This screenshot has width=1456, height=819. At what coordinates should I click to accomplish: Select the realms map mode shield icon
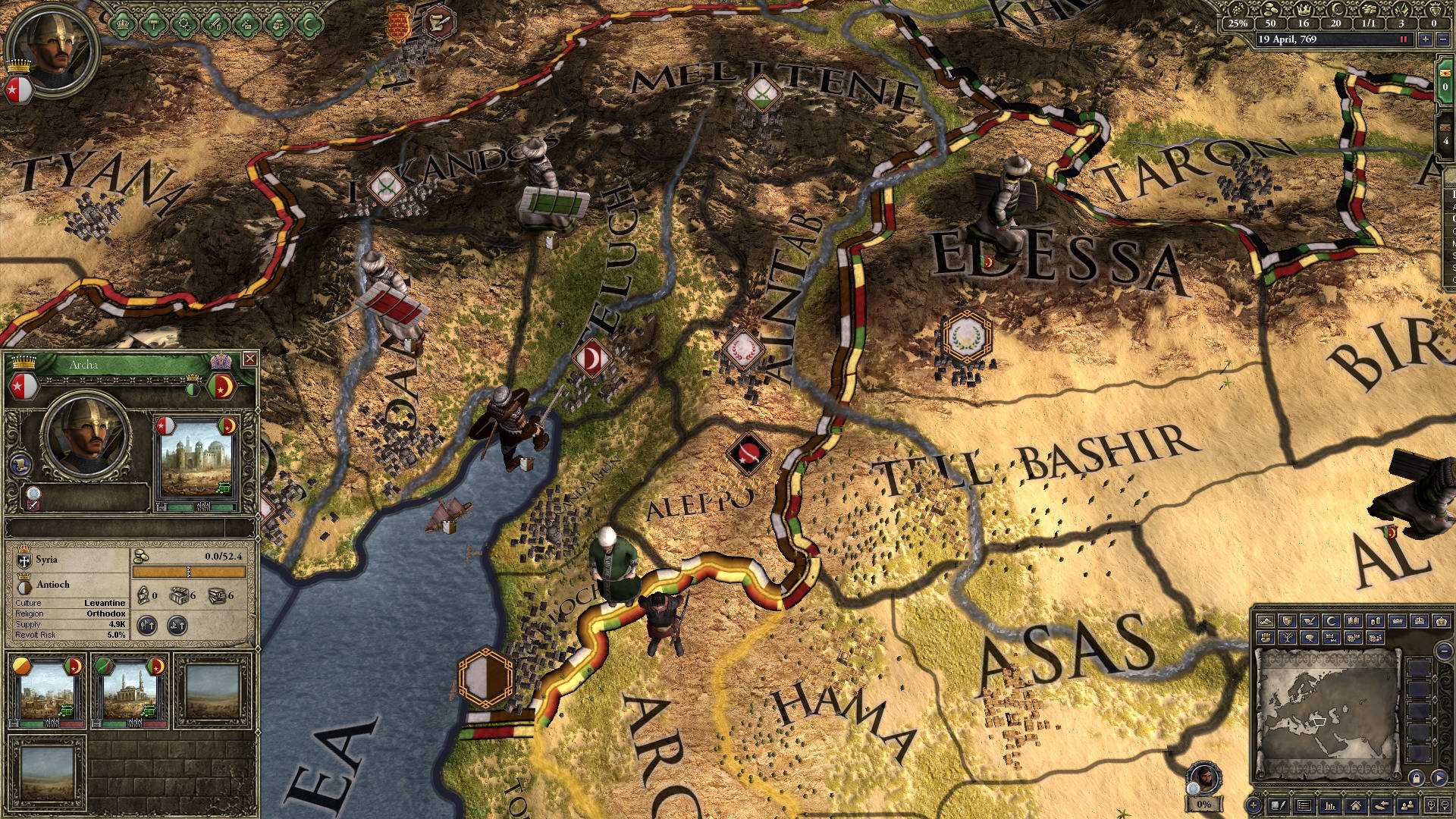1287,621
